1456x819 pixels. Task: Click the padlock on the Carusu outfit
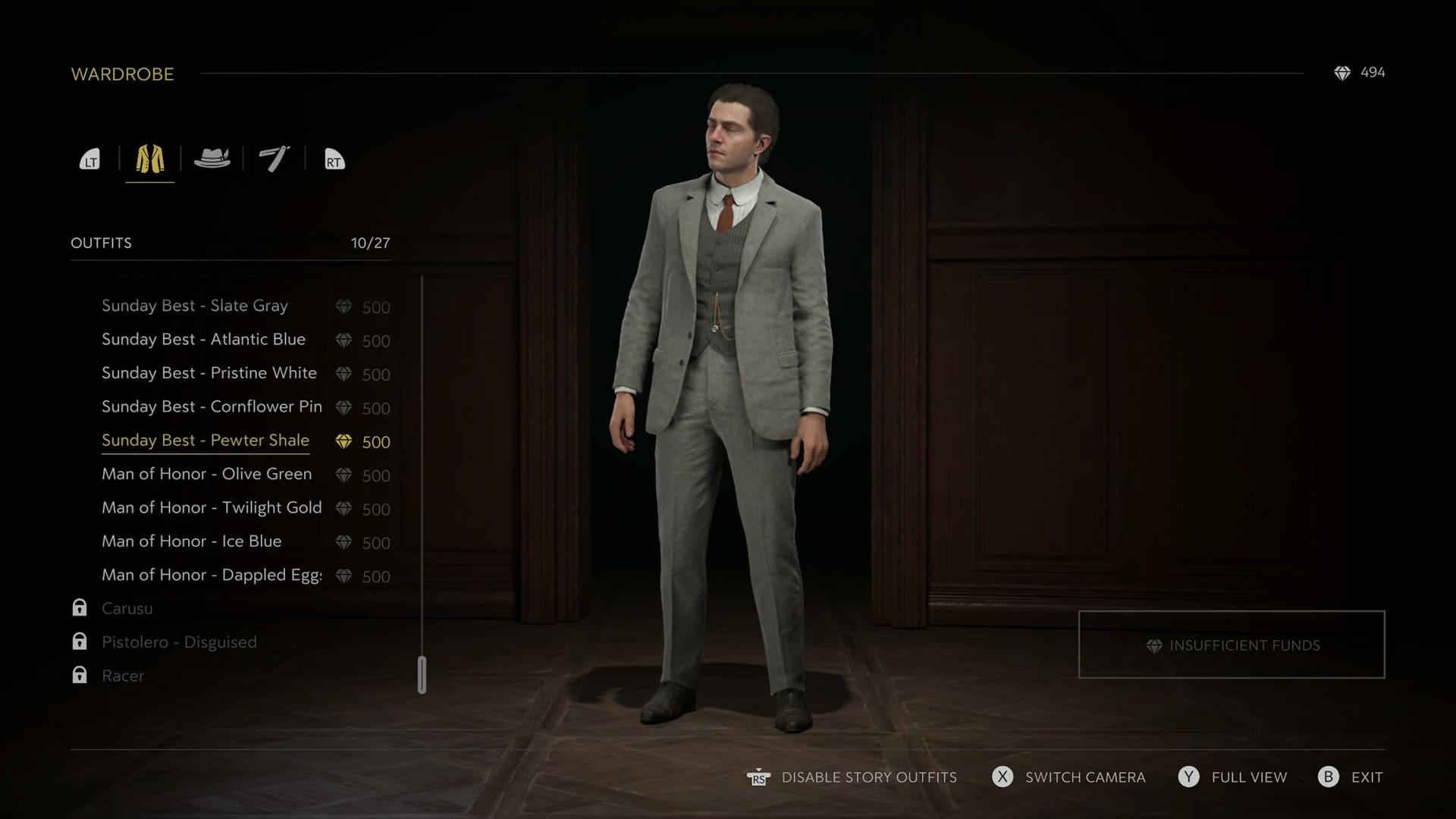[79, 607]
